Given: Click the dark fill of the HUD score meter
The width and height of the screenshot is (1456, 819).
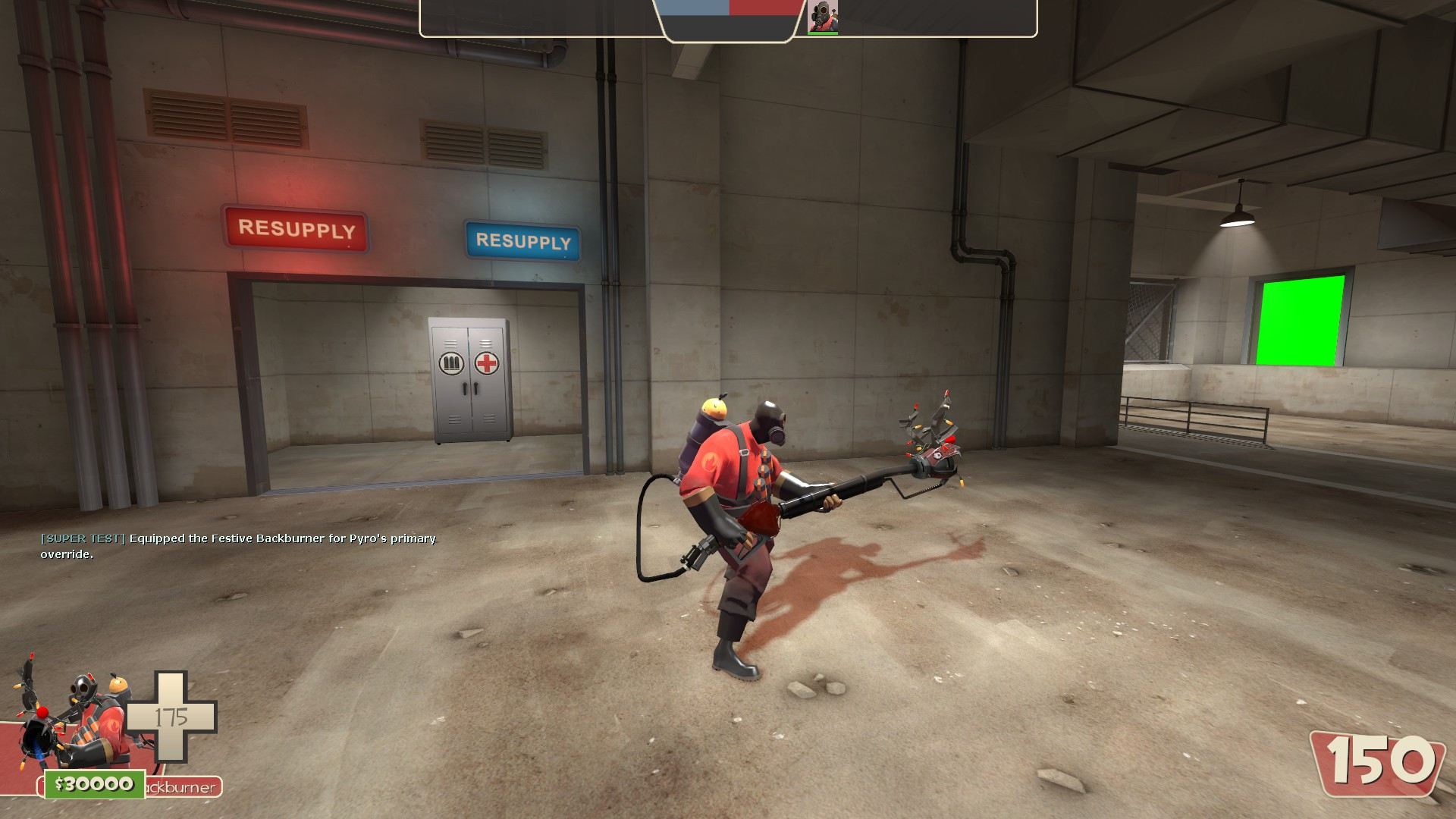Looking at the screenshot, I should [x=728, y=25].
